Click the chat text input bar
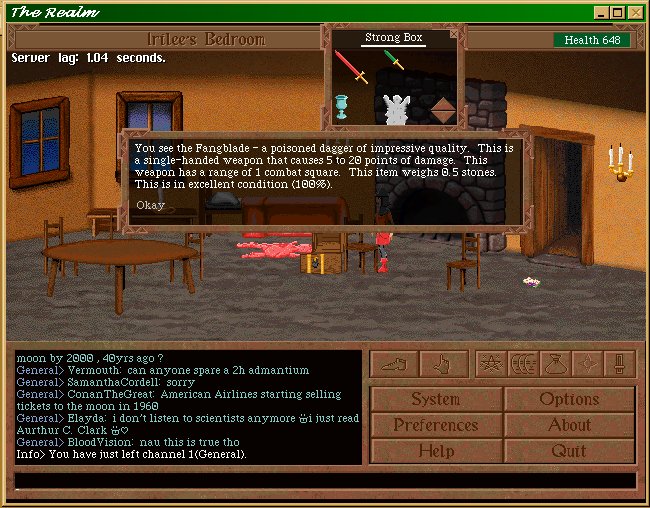650x508 pixels. click(324, 481)
